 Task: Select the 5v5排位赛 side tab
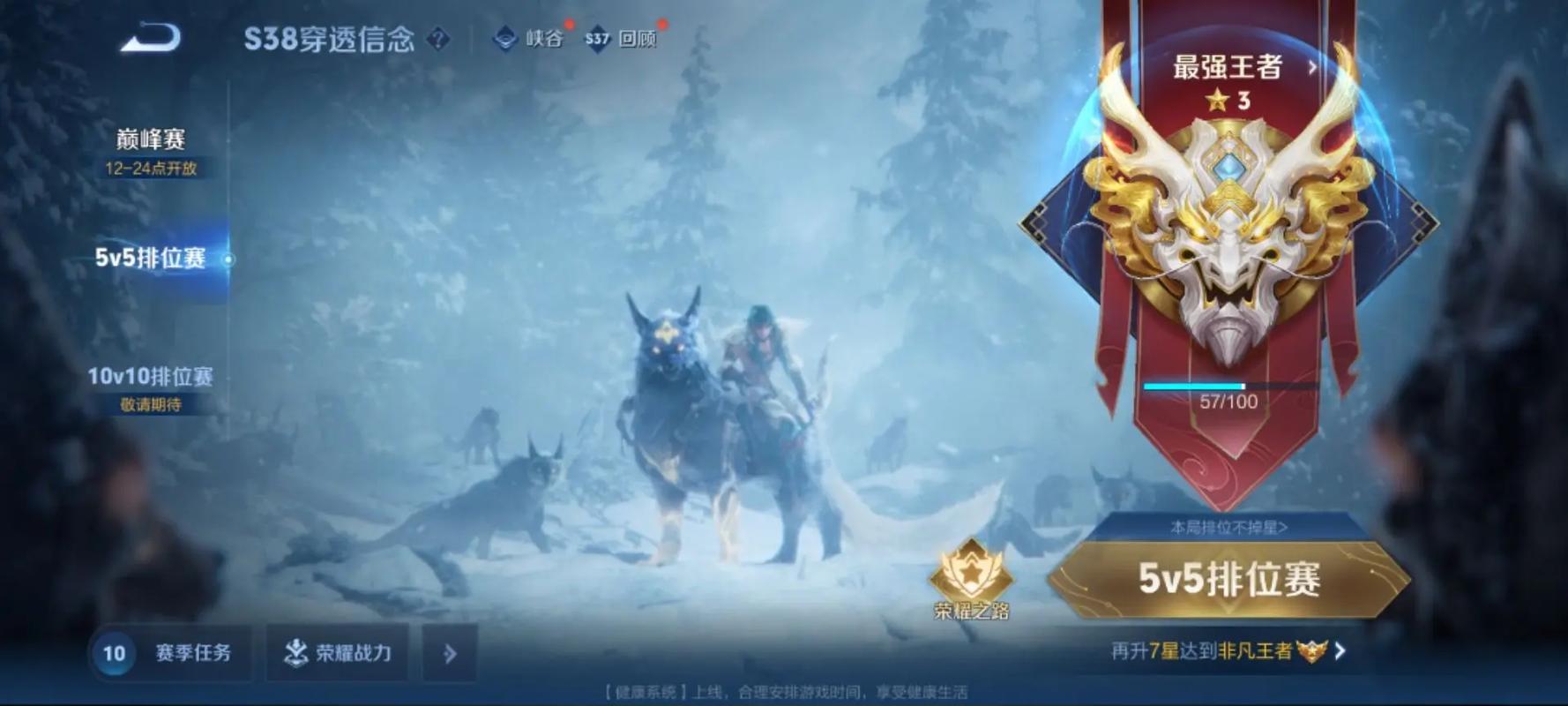click(151, 258)
